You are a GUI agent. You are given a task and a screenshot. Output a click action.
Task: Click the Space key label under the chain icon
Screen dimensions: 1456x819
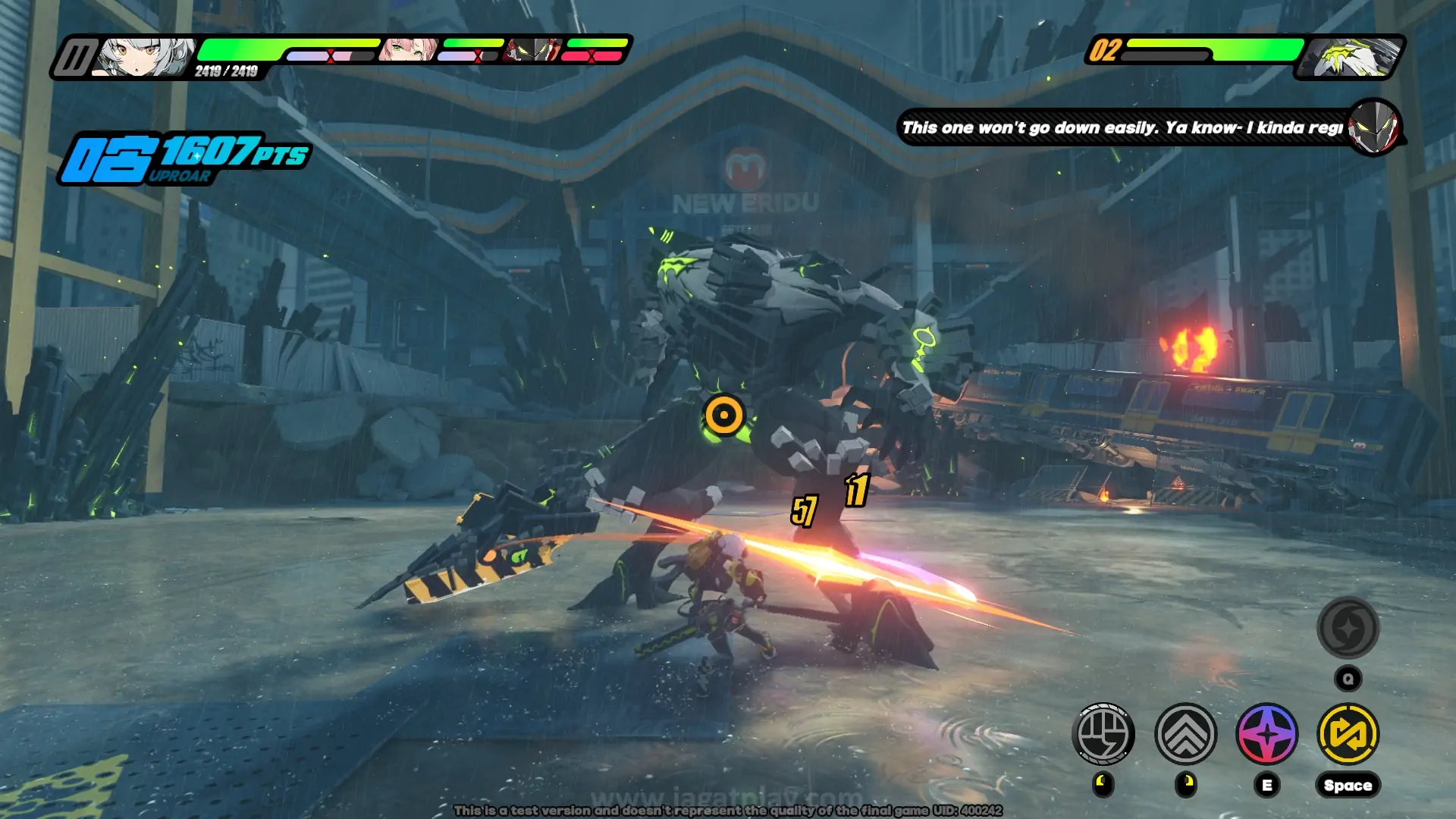(x=1348, y=783)
